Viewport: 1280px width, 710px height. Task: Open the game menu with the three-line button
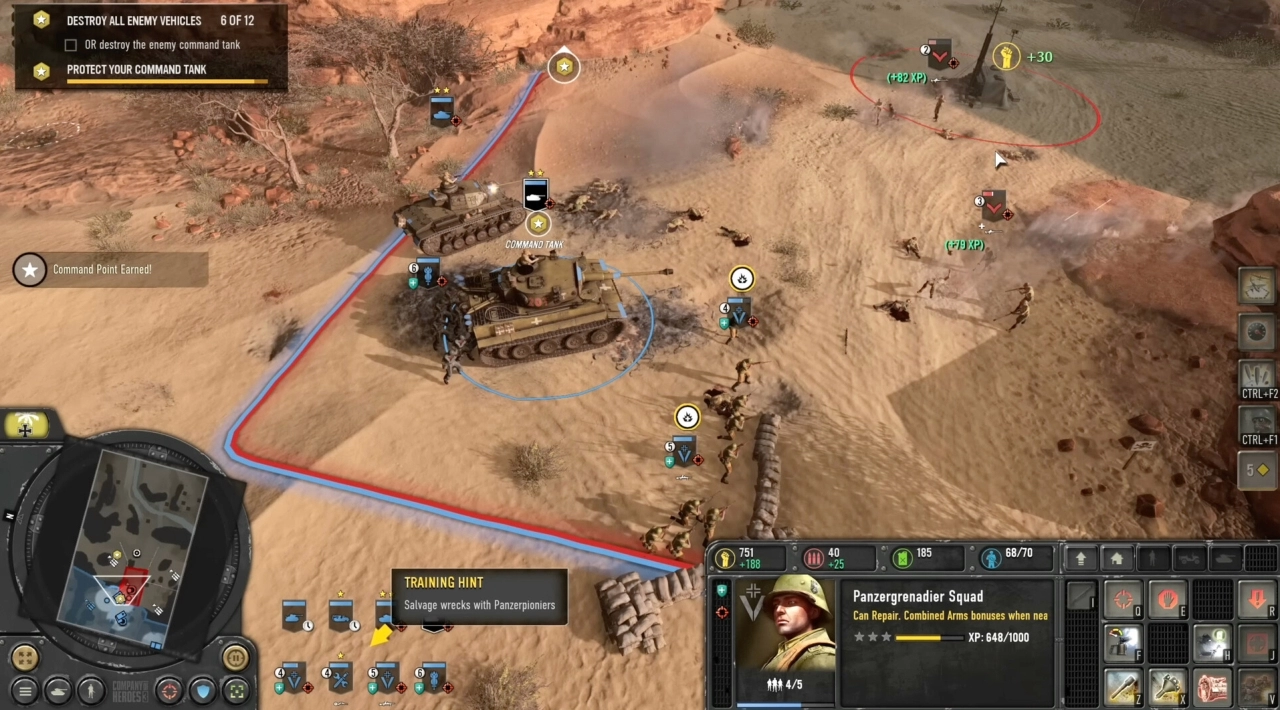(x=25, y=690)
